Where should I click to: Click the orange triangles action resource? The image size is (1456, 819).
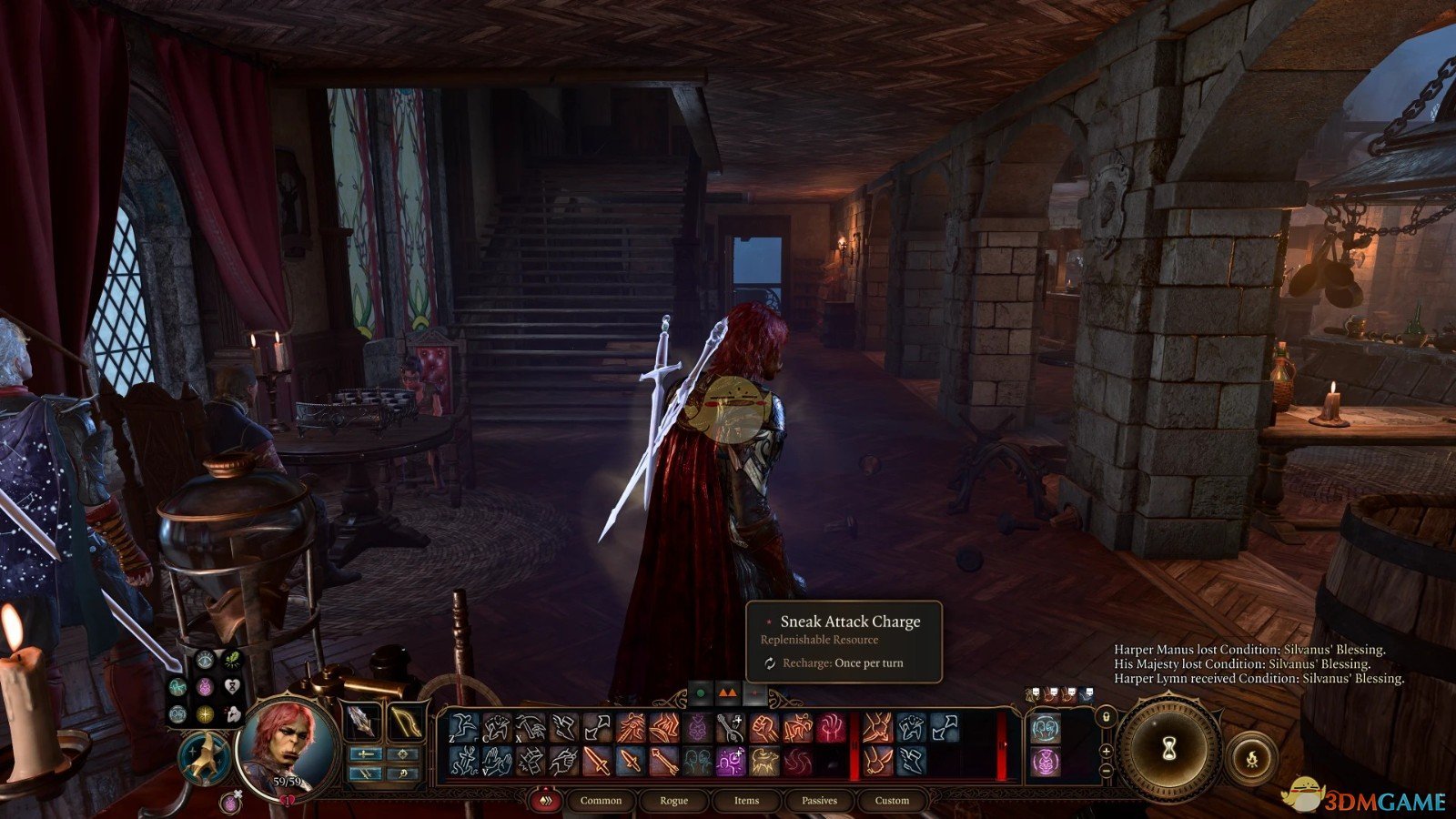point(726,693)
